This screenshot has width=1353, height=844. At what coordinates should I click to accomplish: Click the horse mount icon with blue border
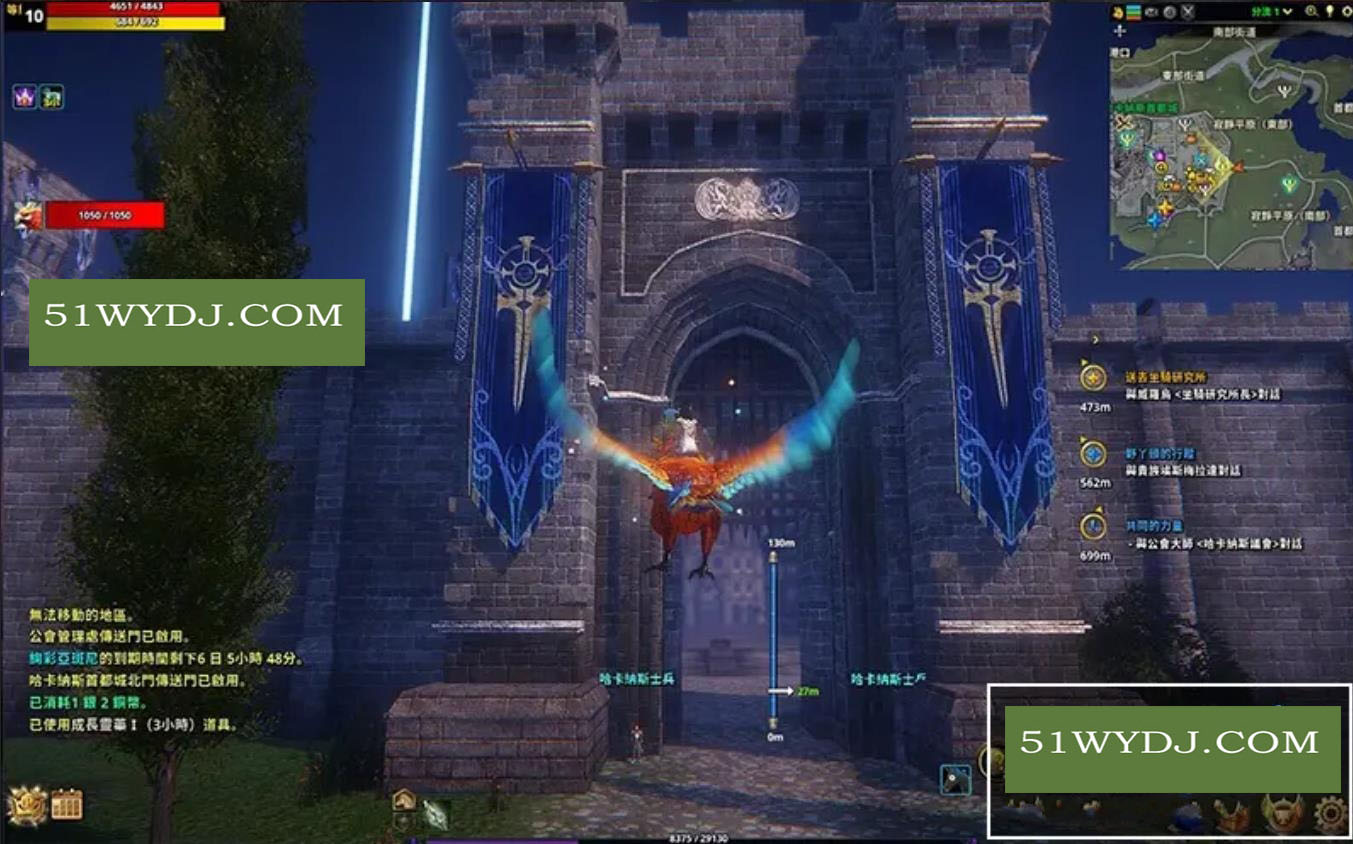[955, 779]
